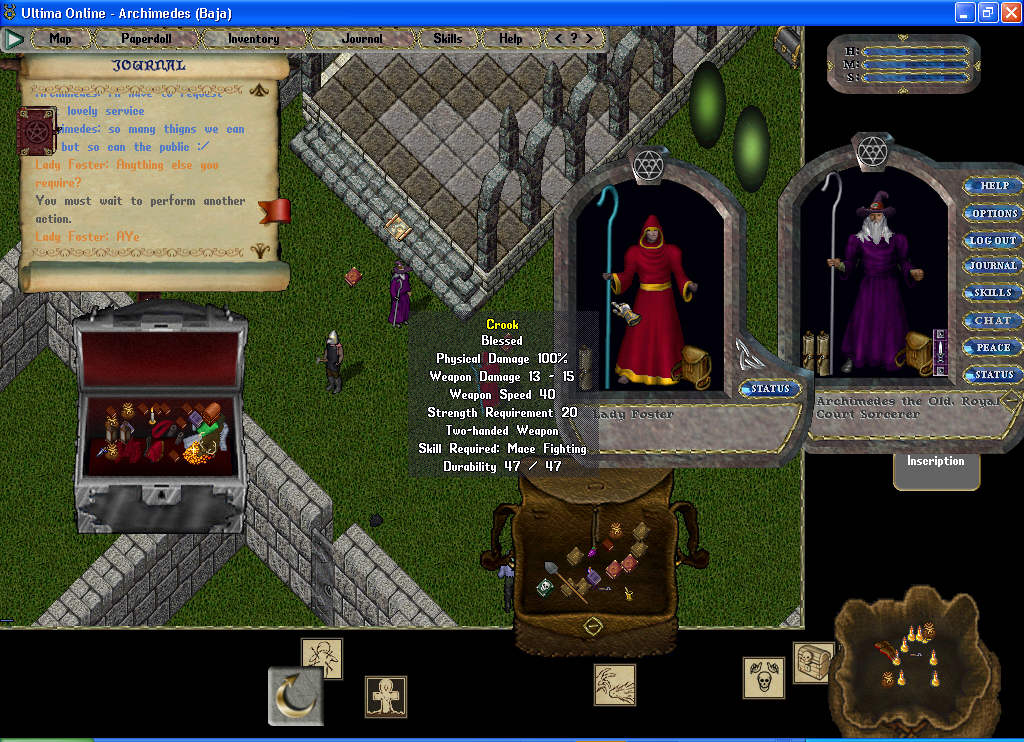Activate the Inscription skill button

(935, 462)
